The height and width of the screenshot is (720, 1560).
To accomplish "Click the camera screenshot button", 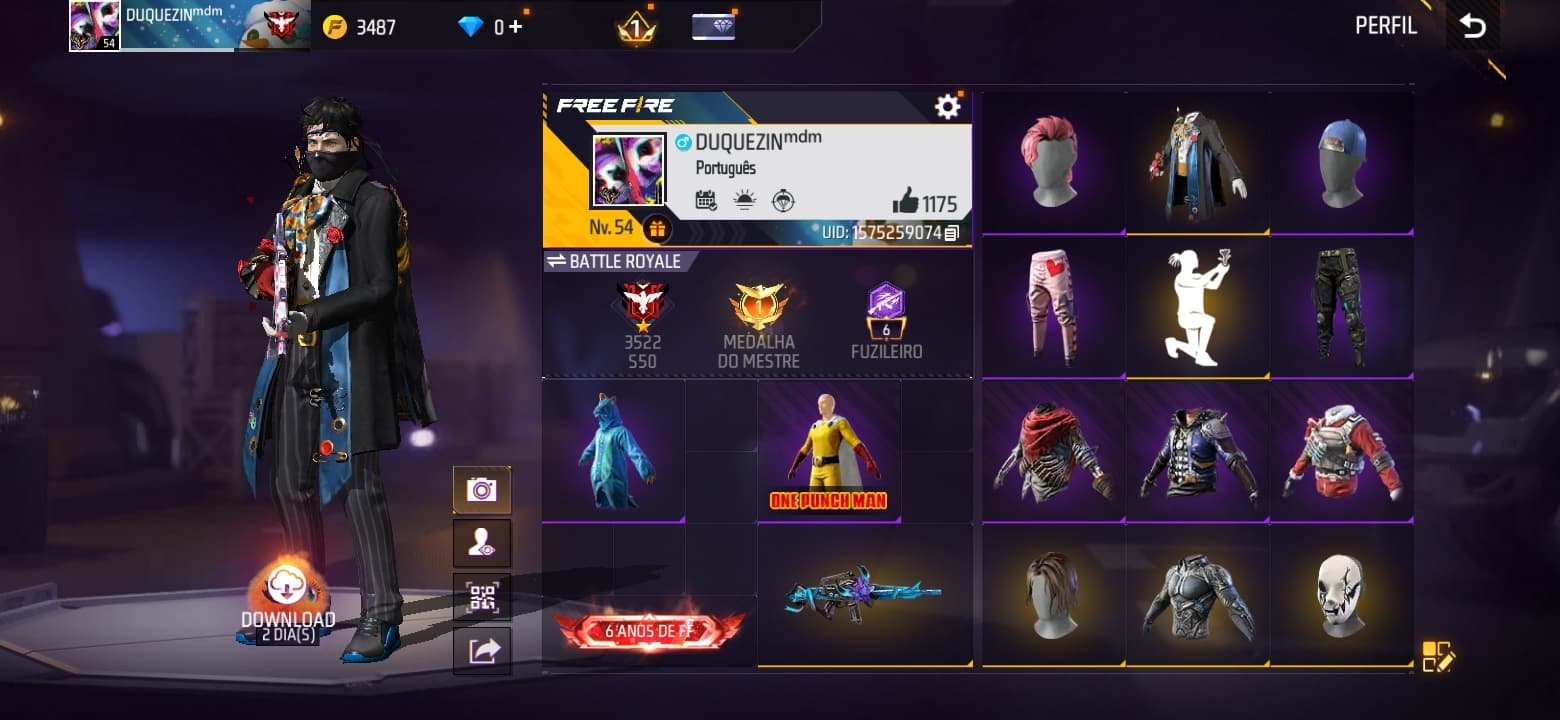I will (481, 490).
